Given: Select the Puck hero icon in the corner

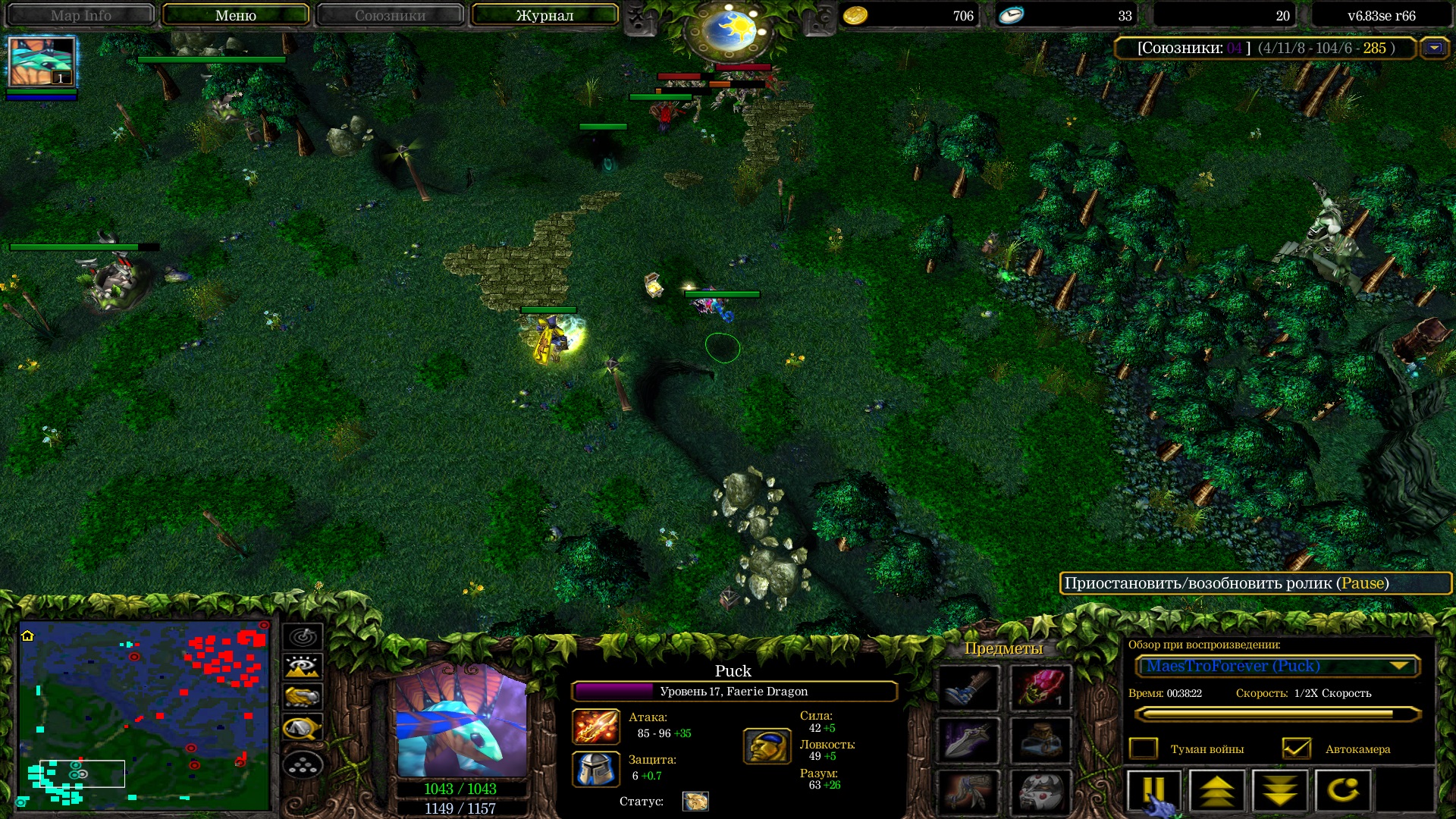Looking at the screenshot, I should (x=42, y=62).
